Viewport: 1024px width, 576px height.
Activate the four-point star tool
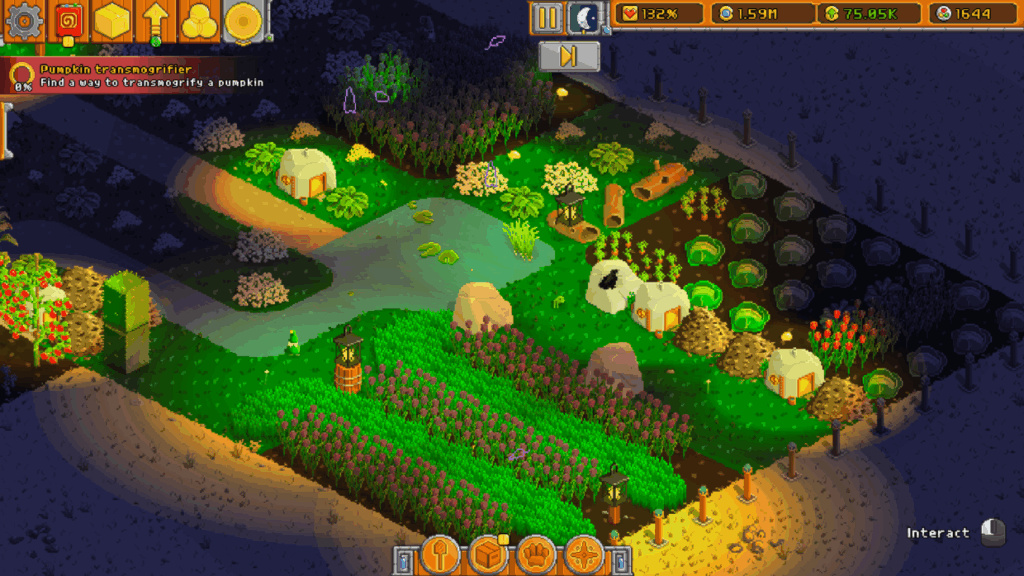(584, 553)
